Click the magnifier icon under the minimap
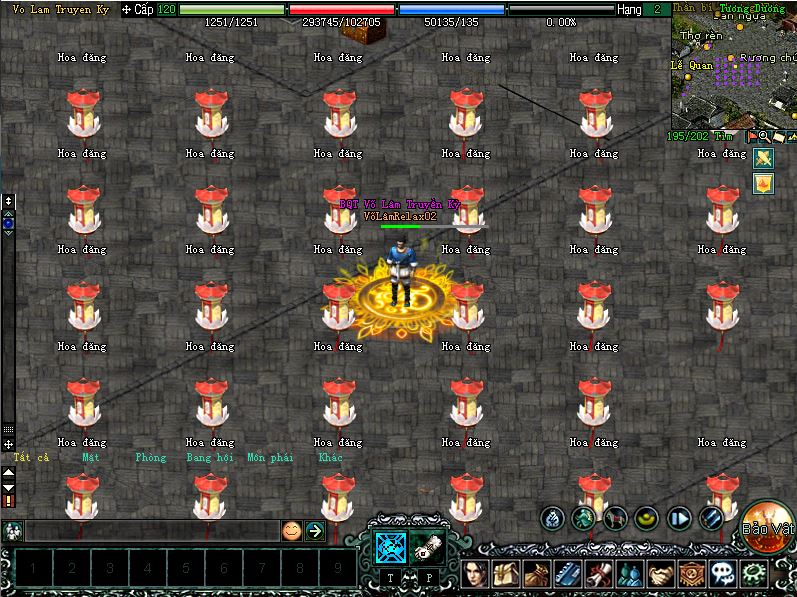Image resolution: width=797 pixels, height=597 pixels. 764,136
